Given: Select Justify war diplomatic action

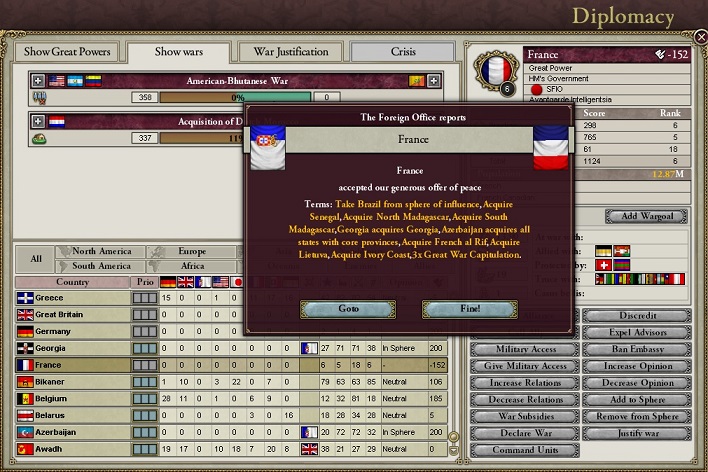Looking at the screenshot, I should pos(636,433).
